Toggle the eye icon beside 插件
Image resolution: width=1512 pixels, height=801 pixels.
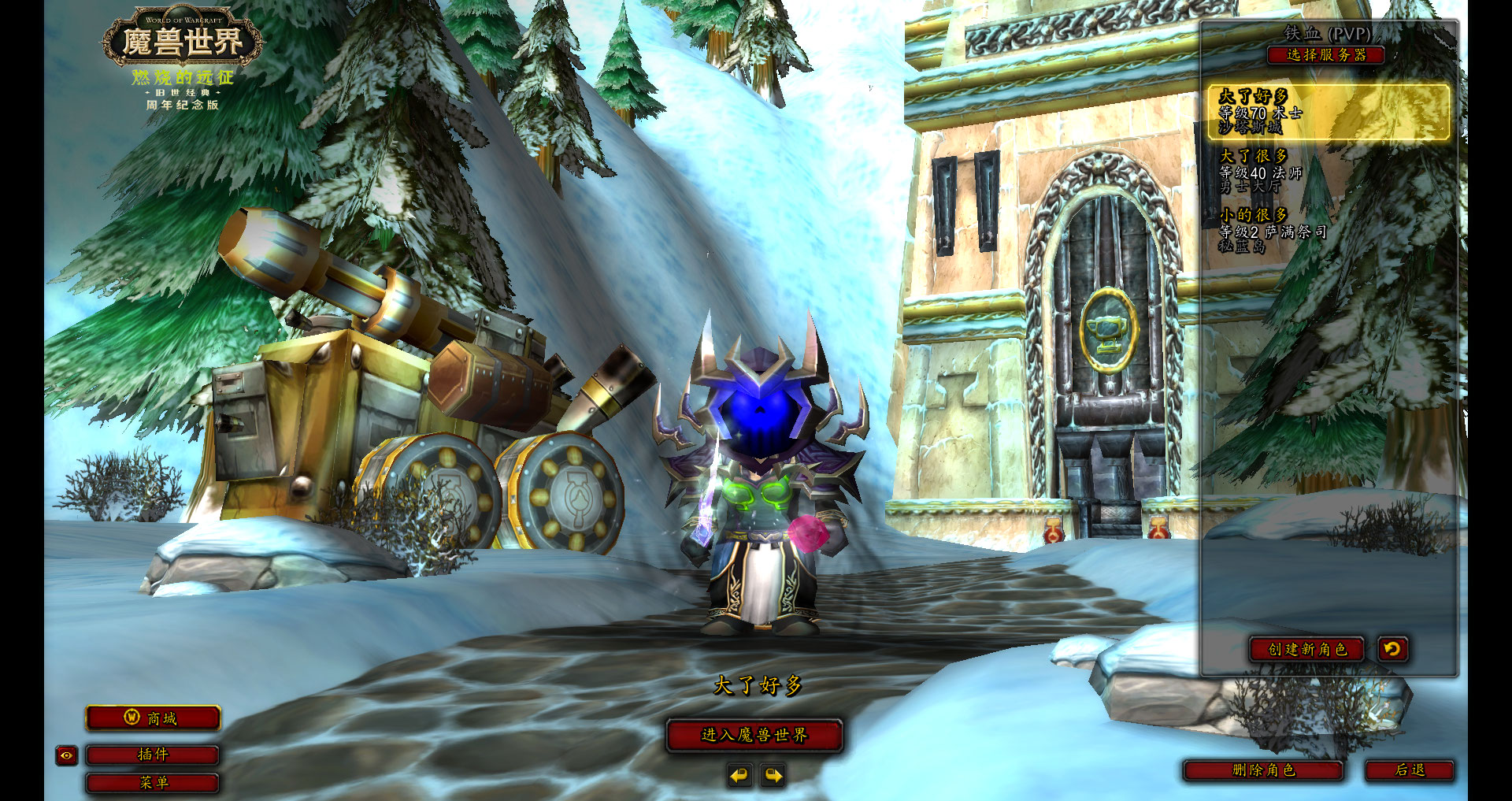pos(67,755)
